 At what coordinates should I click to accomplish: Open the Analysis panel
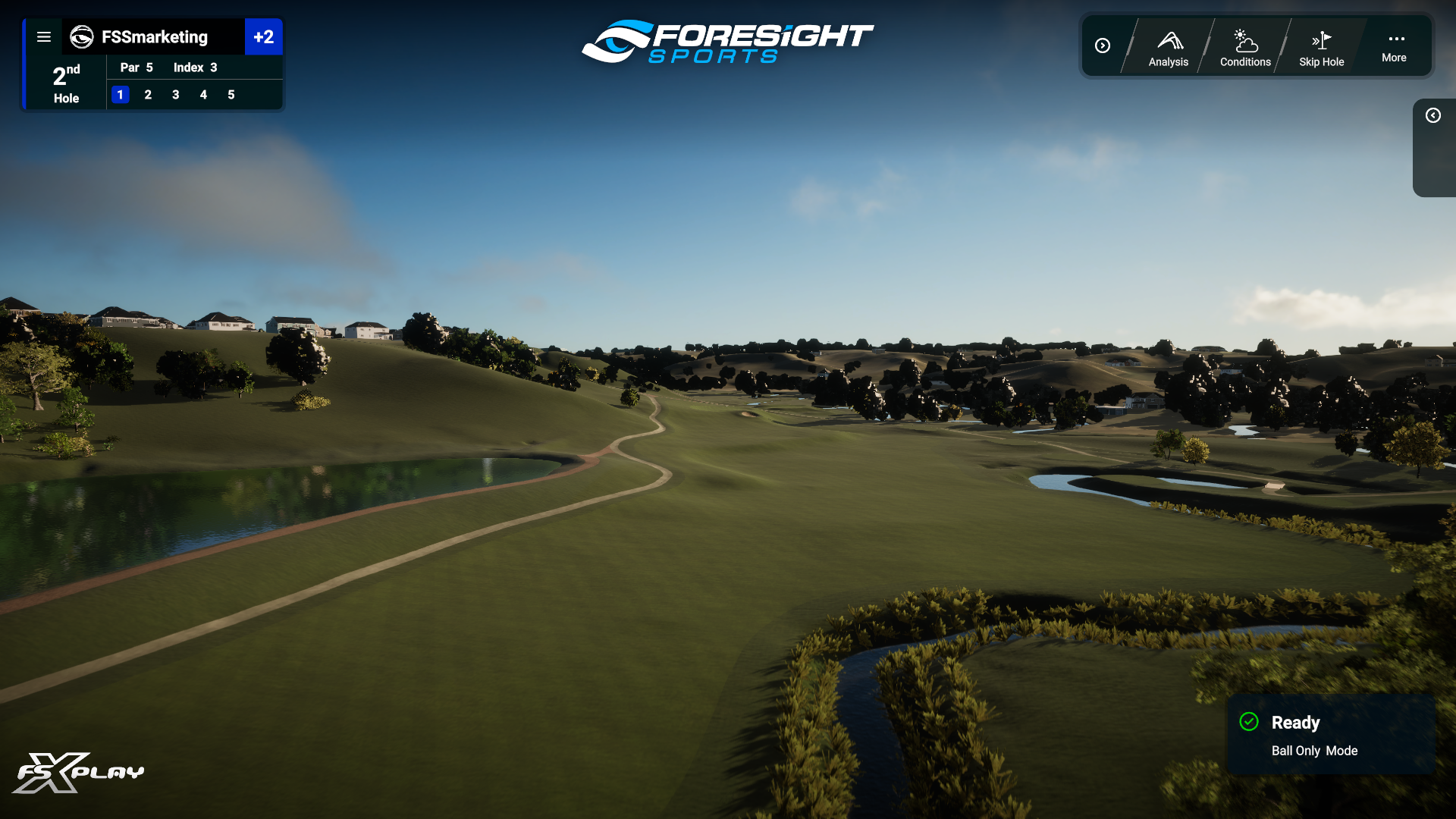click(x=1168, y=49)
